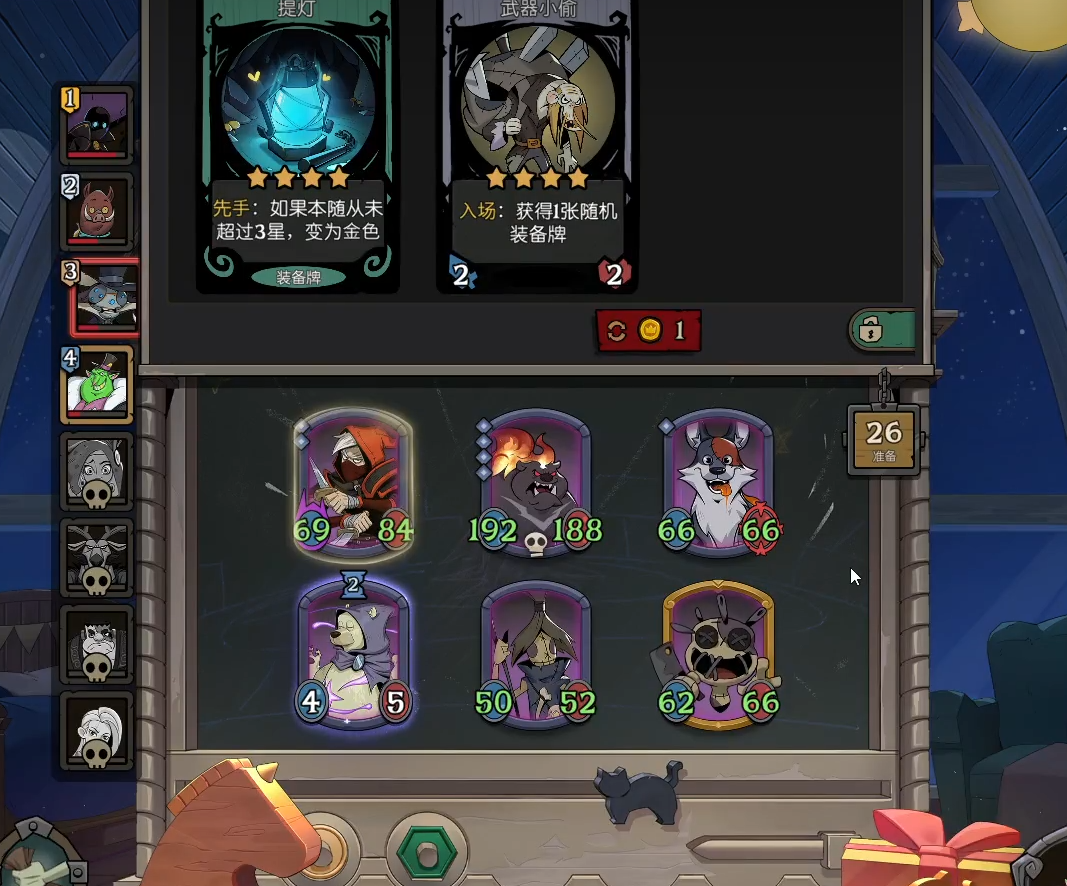Viewport: 1067px width, 886px height.
Task: Buy the 武器小偷 weapon thief card
Action: click(x=537, y=140)
